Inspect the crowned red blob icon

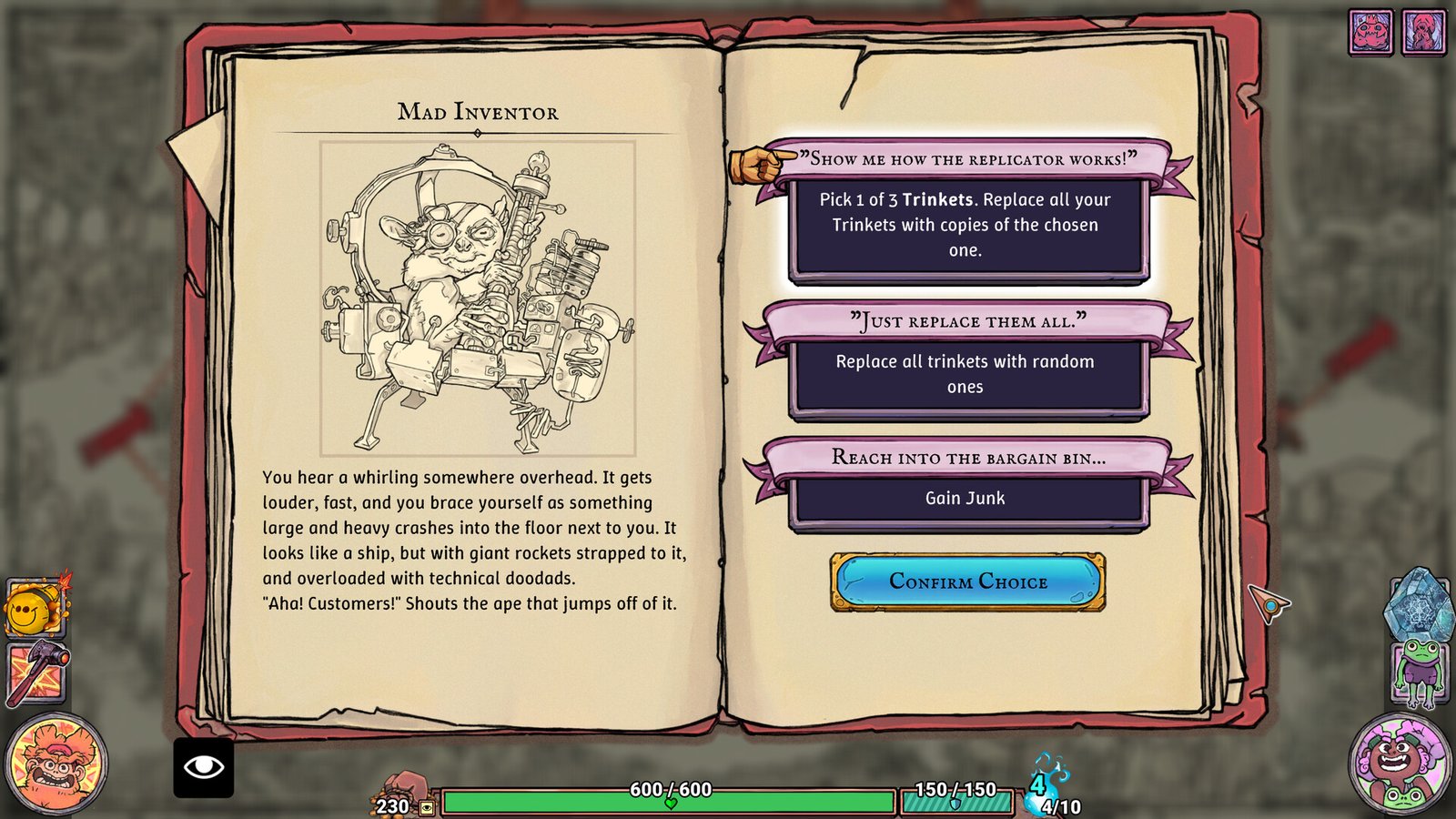[1370, 33]
